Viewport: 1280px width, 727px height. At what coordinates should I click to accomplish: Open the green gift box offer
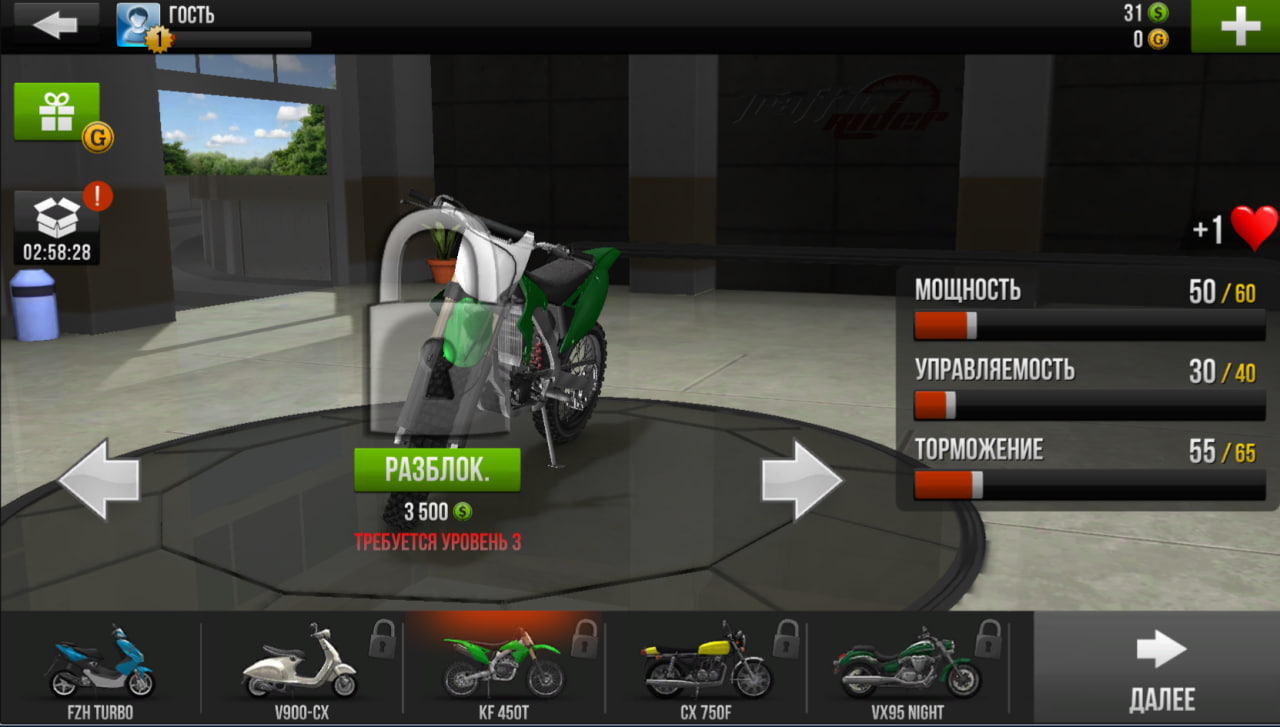click(x=57, y=112)
